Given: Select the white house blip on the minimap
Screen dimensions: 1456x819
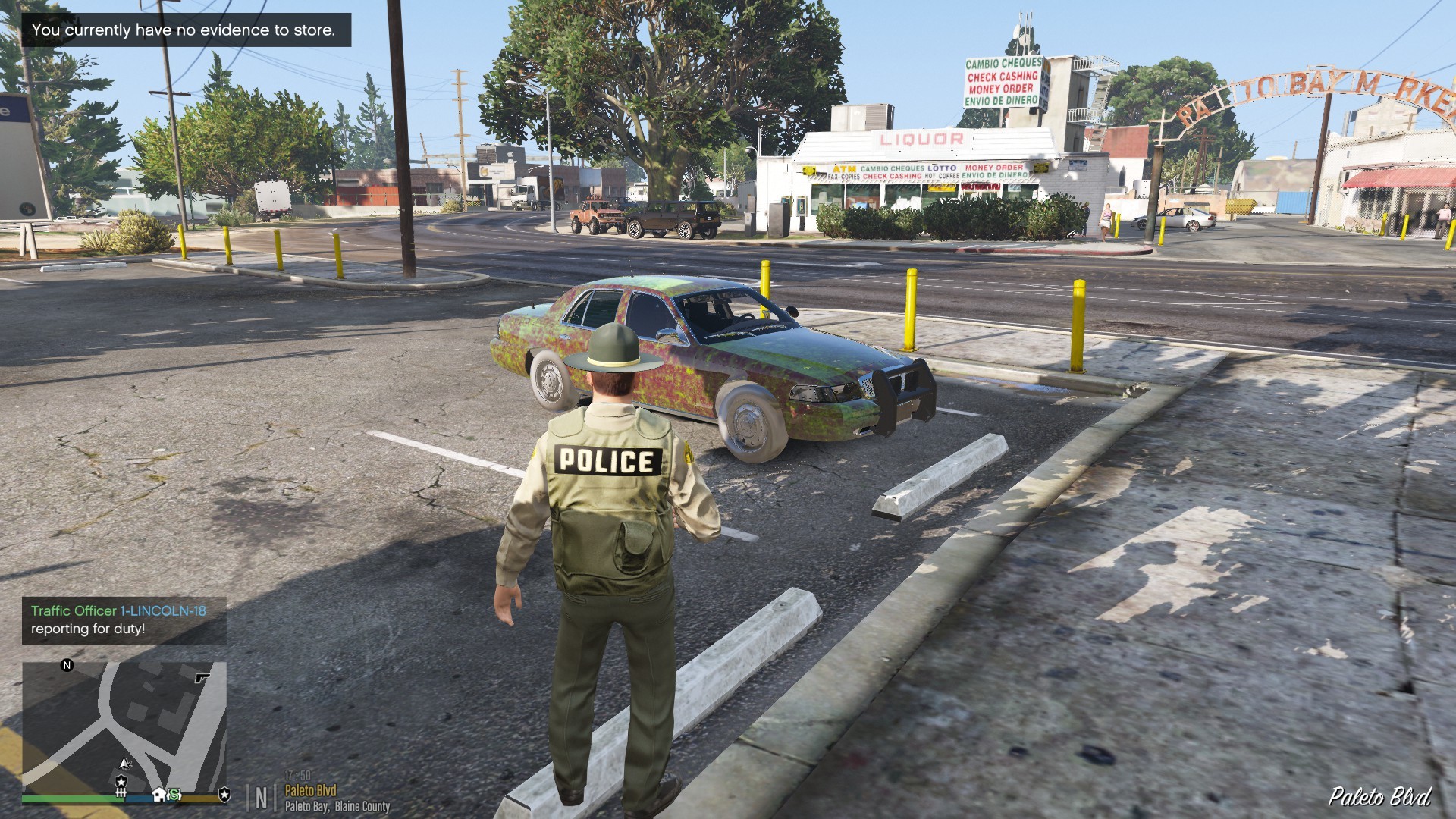Looking at the screenshot, I should tap(158, 794).
